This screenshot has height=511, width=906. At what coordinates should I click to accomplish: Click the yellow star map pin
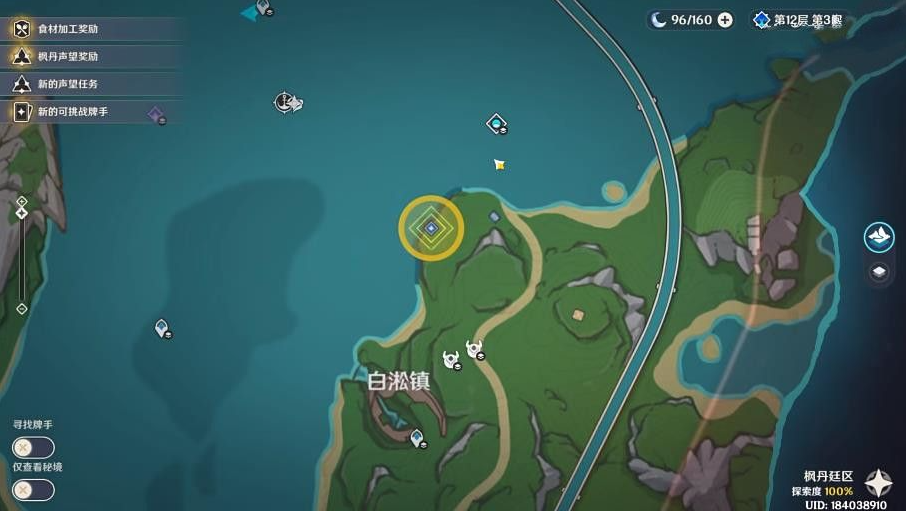[499, 164]
